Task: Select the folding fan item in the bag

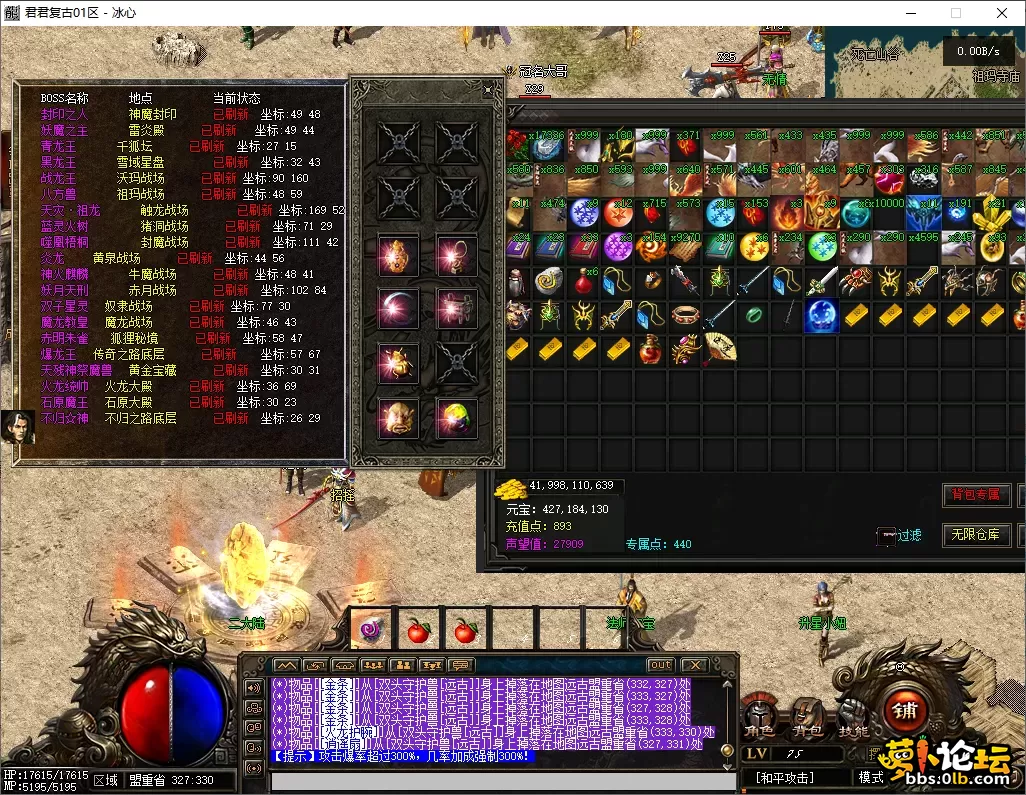Action: (720, 349)
